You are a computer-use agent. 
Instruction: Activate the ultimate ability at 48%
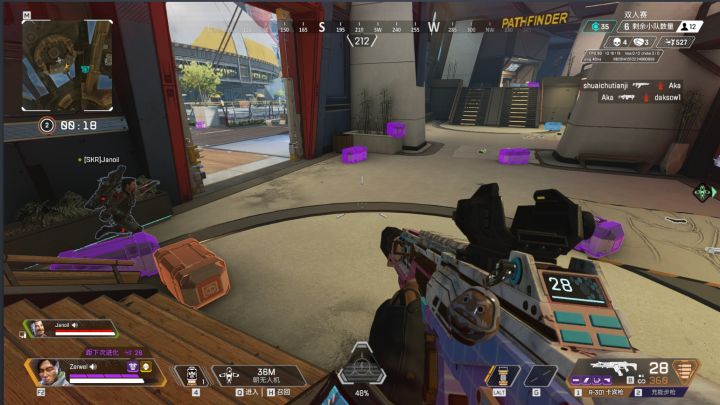point(363,374)
